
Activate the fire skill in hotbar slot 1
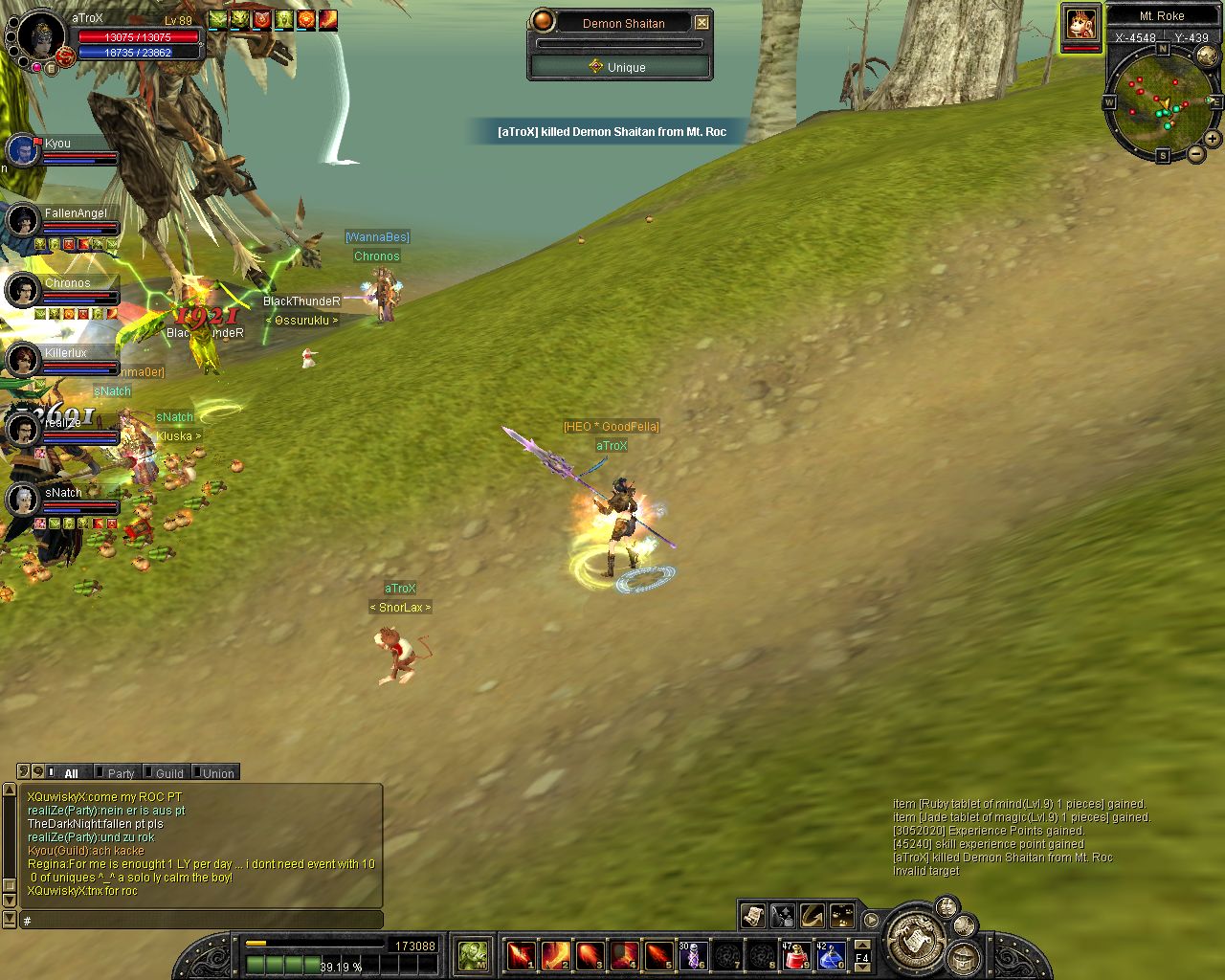[x=521, y=955]
